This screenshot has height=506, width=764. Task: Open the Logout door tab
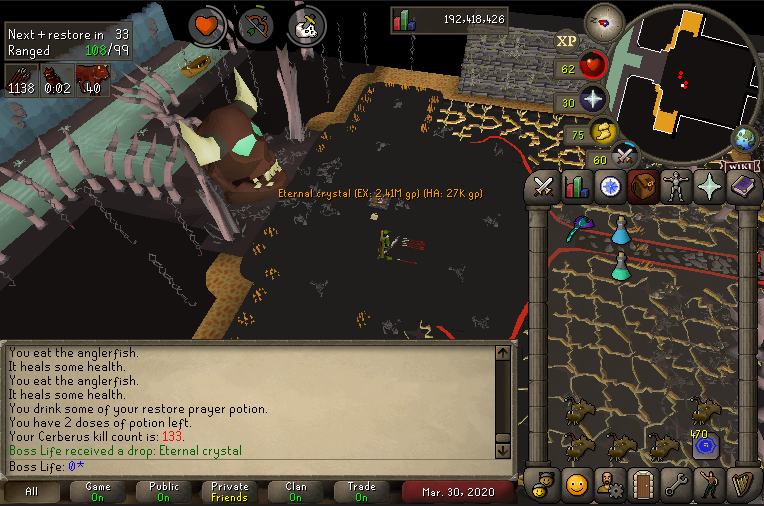click(x=643, y=485)
